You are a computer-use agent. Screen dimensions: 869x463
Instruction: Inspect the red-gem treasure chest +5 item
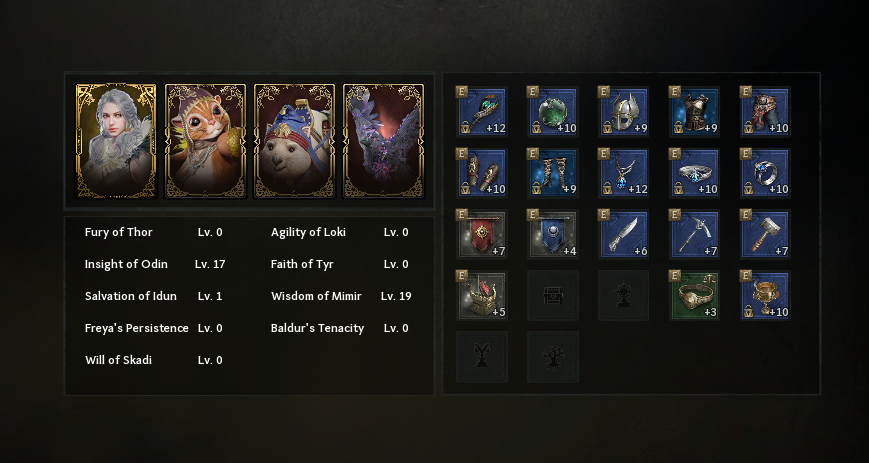483,296
